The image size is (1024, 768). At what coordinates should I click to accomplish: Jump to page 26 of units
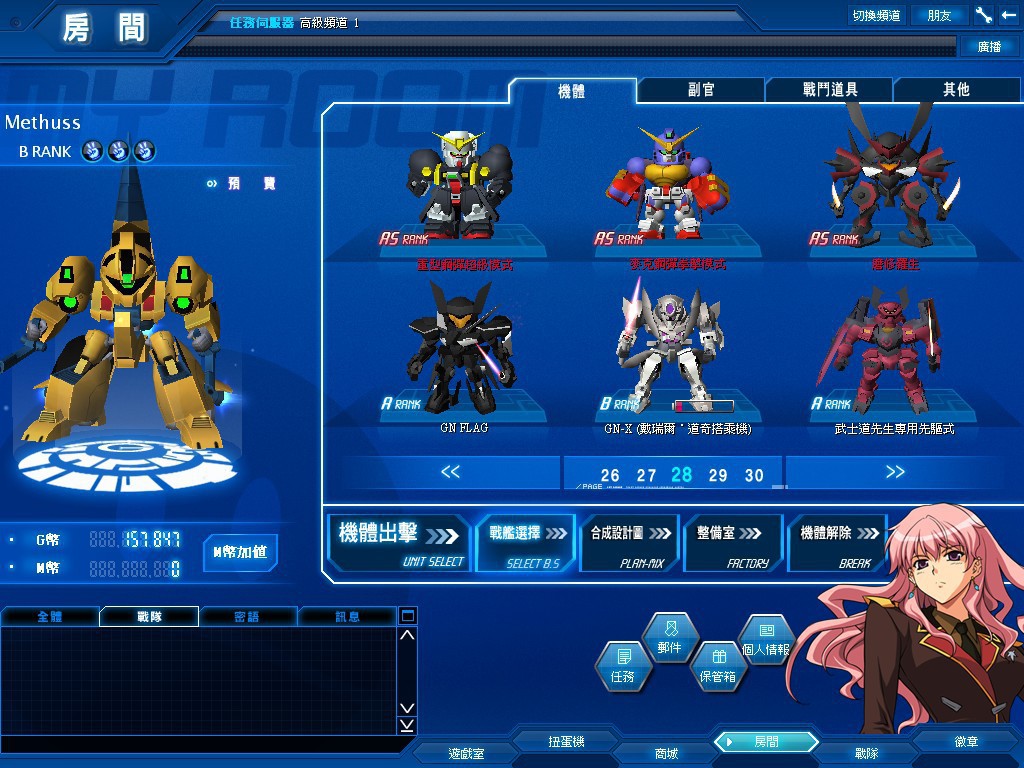(610, 475)
